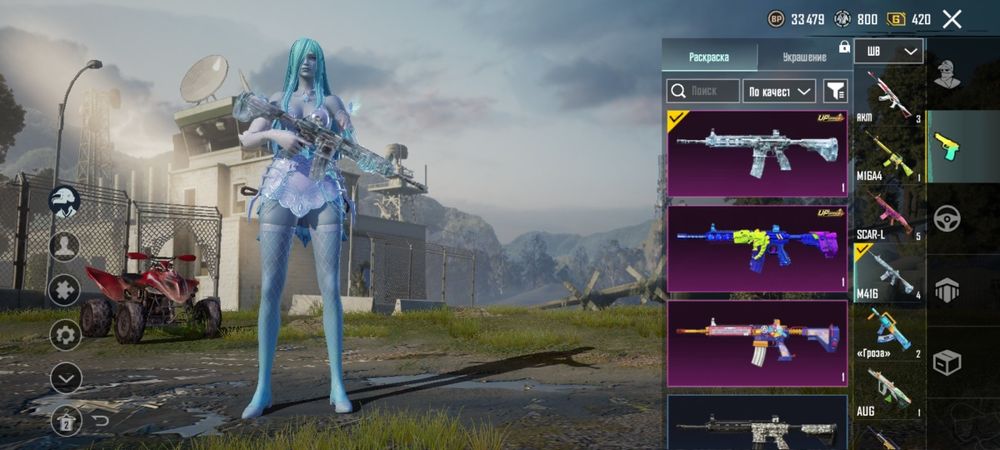Viewport: 1000px width, 450px height.
Task: Open the ШВ weapon type dropdown
Action: (888, 51)
